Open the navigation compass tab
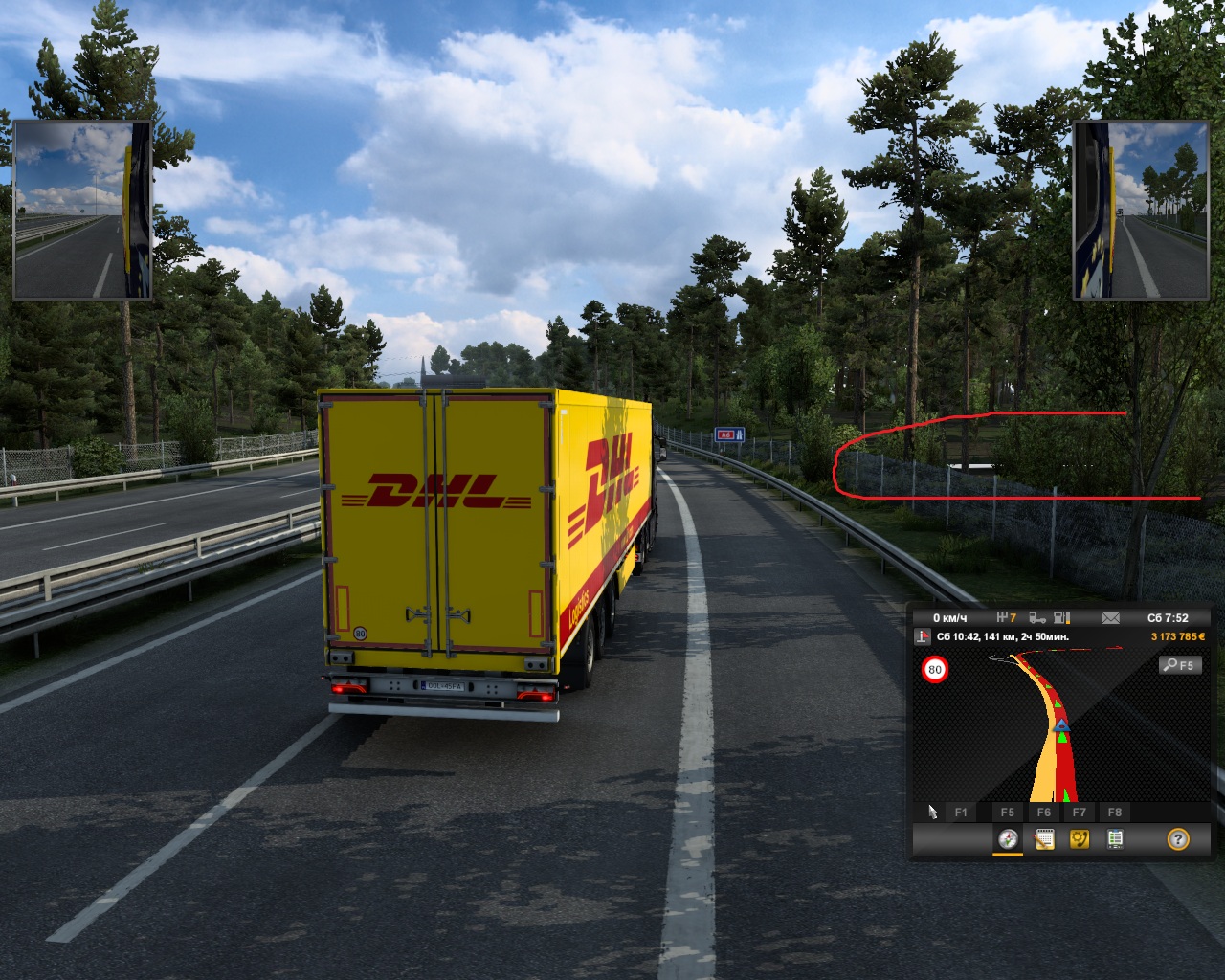1225x980 pixels. pos(1008,839)
